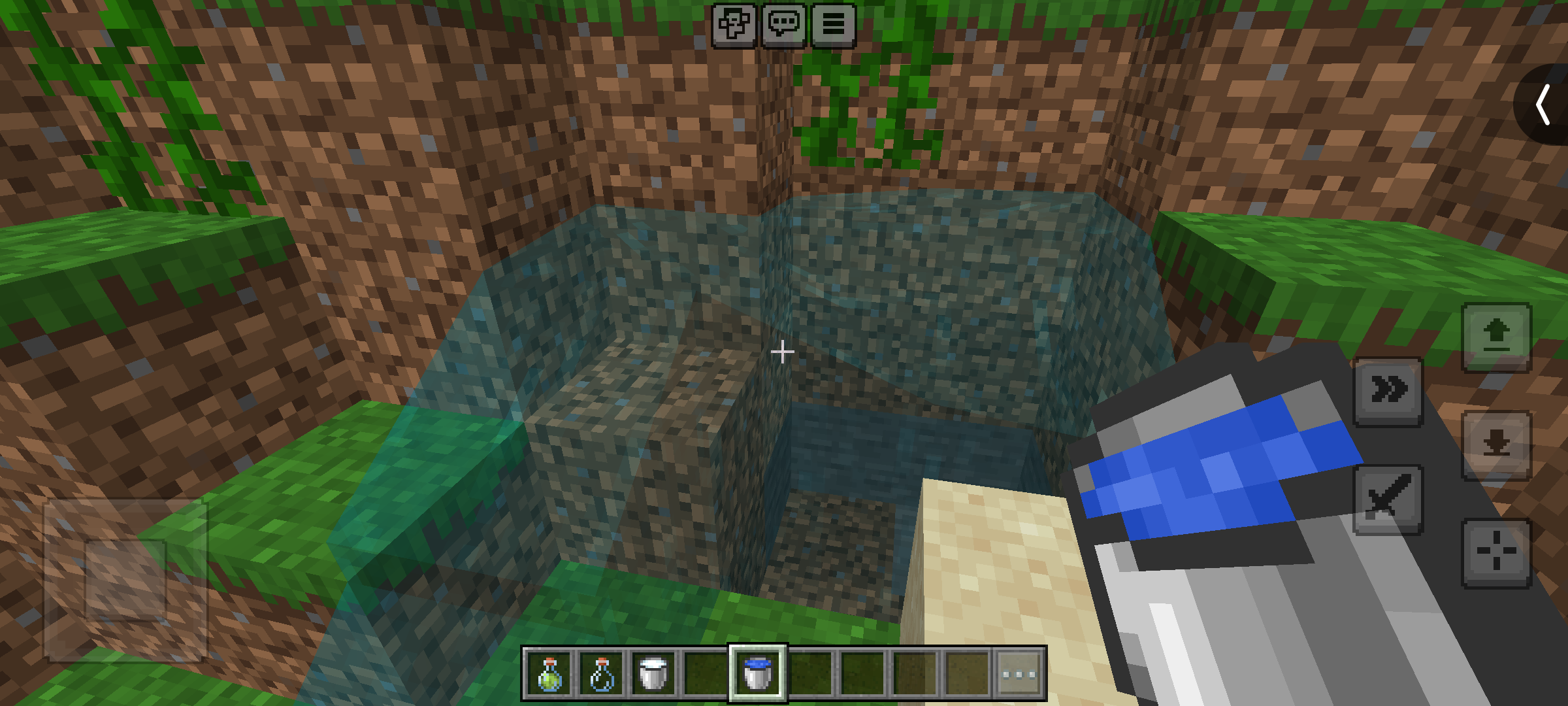Screen dimensions: 1568x706
Task: Activate the sprint double-chevron button
Action: [1388, 391]
